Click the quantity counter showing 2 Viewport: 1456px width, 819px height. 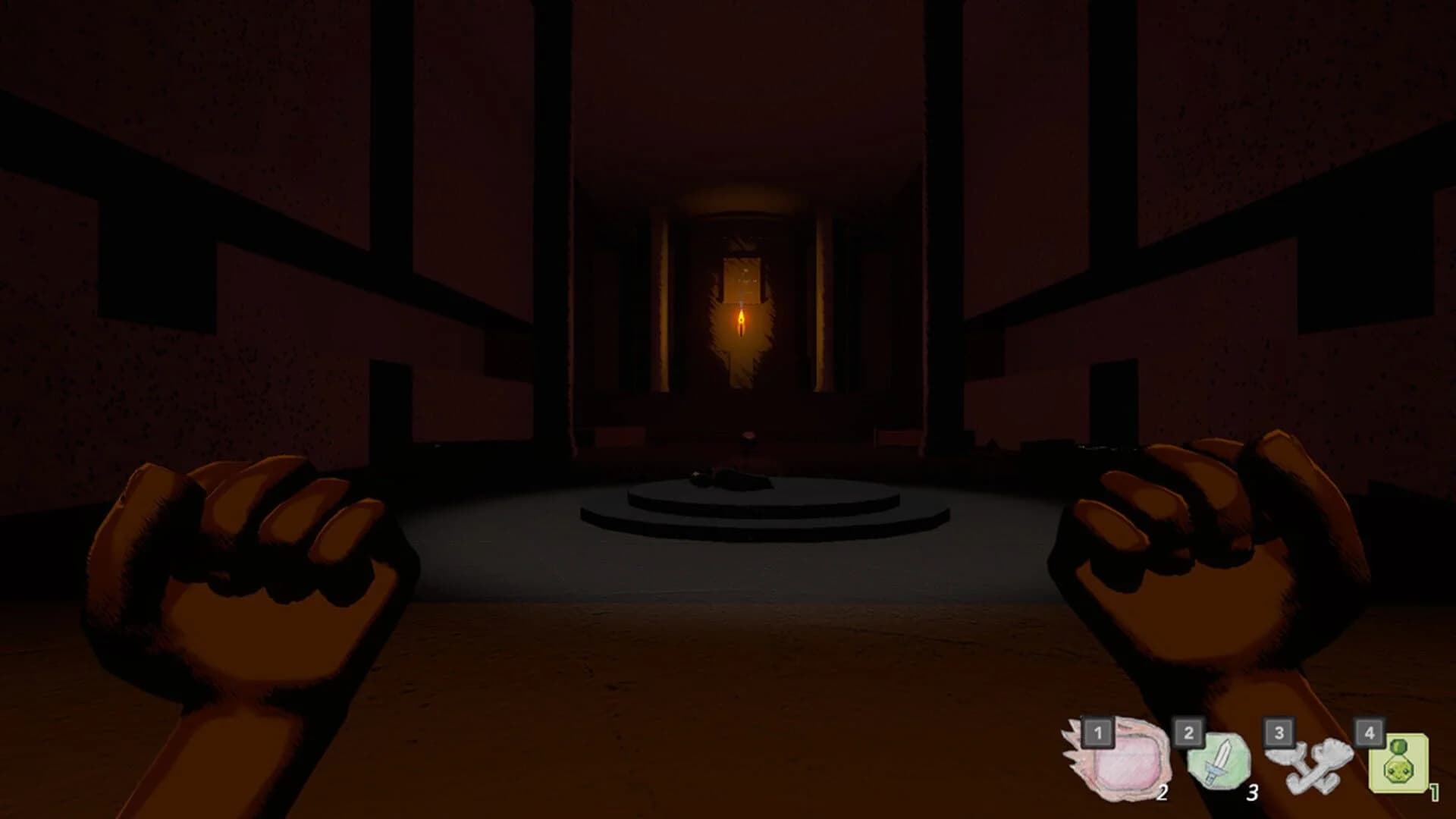coord(1163,792)
